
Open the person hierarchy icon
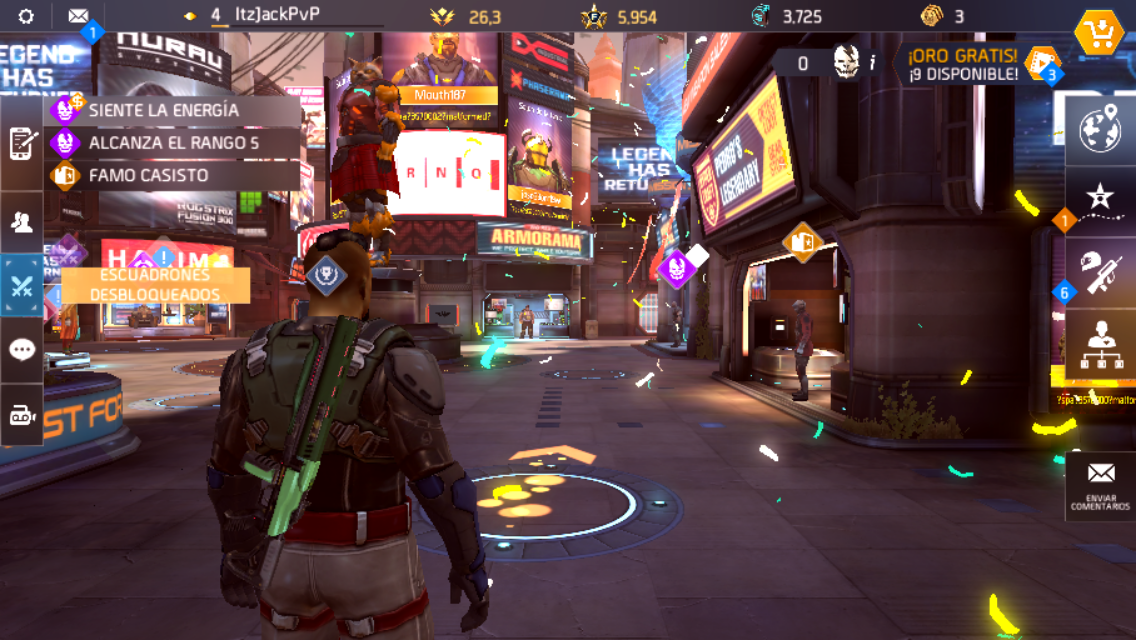(x=1100, y=345)
